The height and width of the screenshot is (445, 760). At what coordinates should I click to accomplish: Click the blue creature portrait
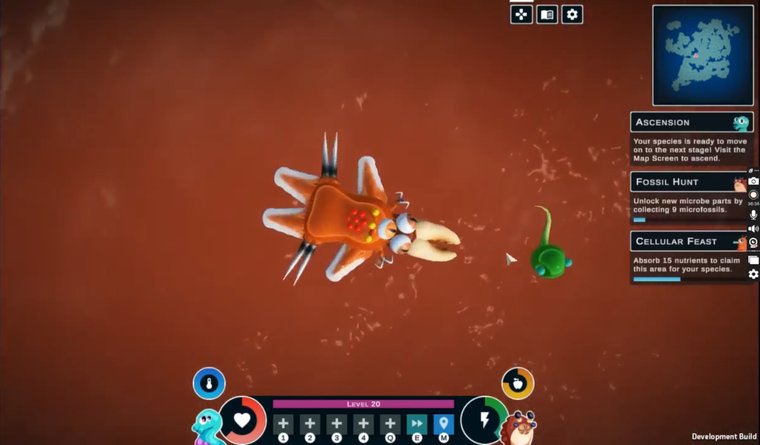(x=207, y=425)
